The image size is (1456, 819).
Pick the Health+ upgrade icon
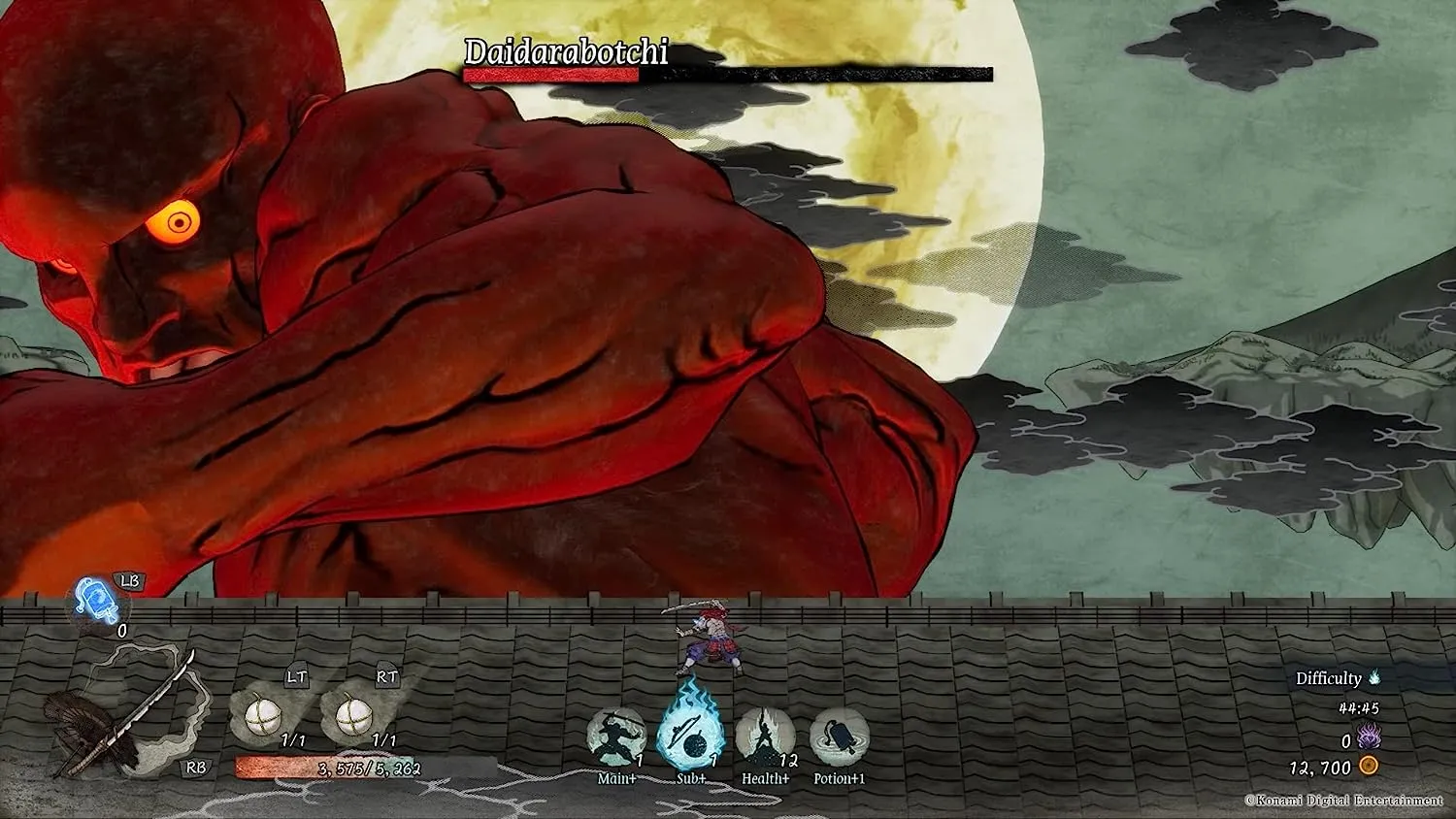point(765,737)
